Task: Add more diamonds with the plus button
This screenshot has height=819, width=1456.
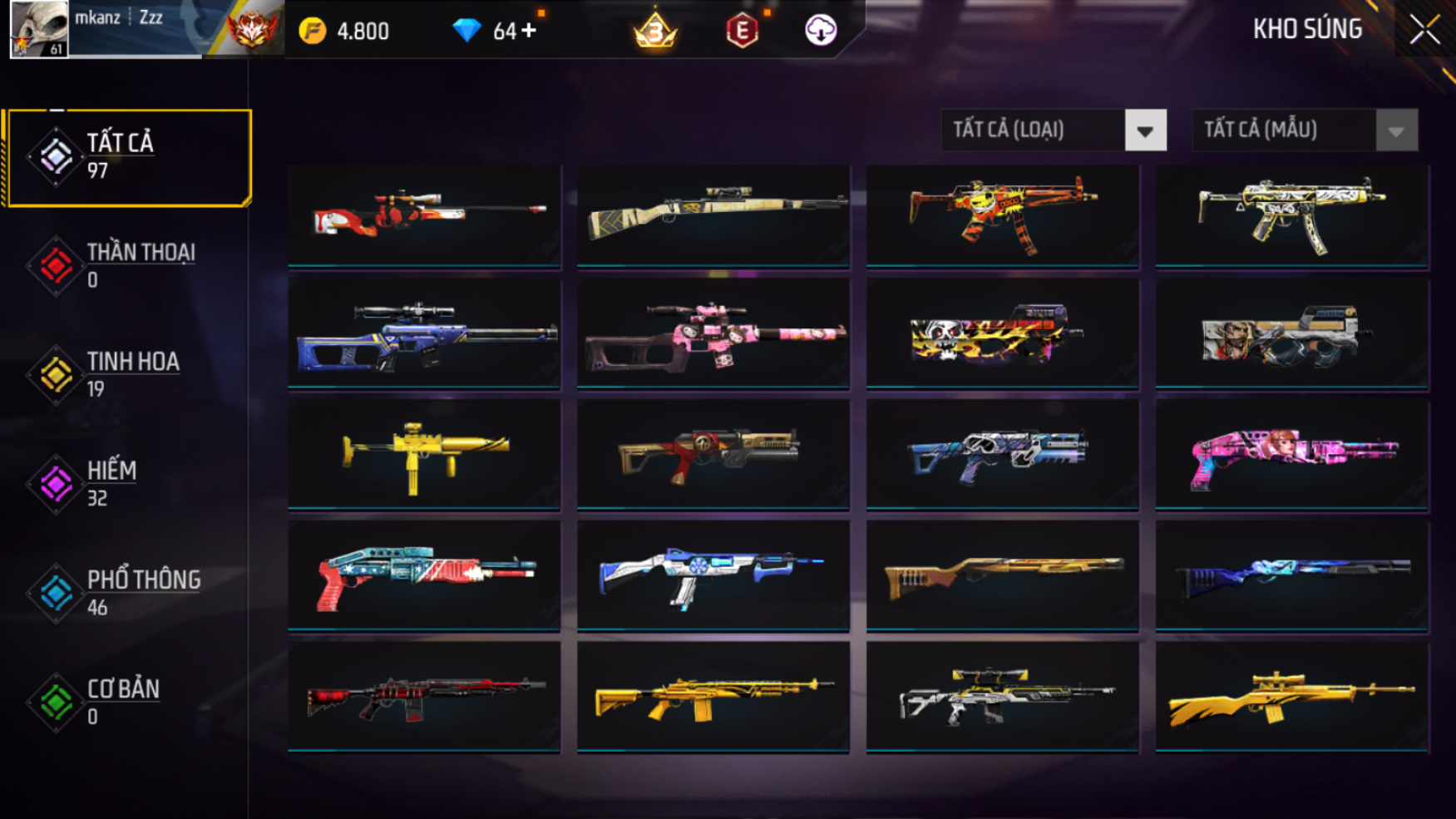Action: [x=529, y=31]
